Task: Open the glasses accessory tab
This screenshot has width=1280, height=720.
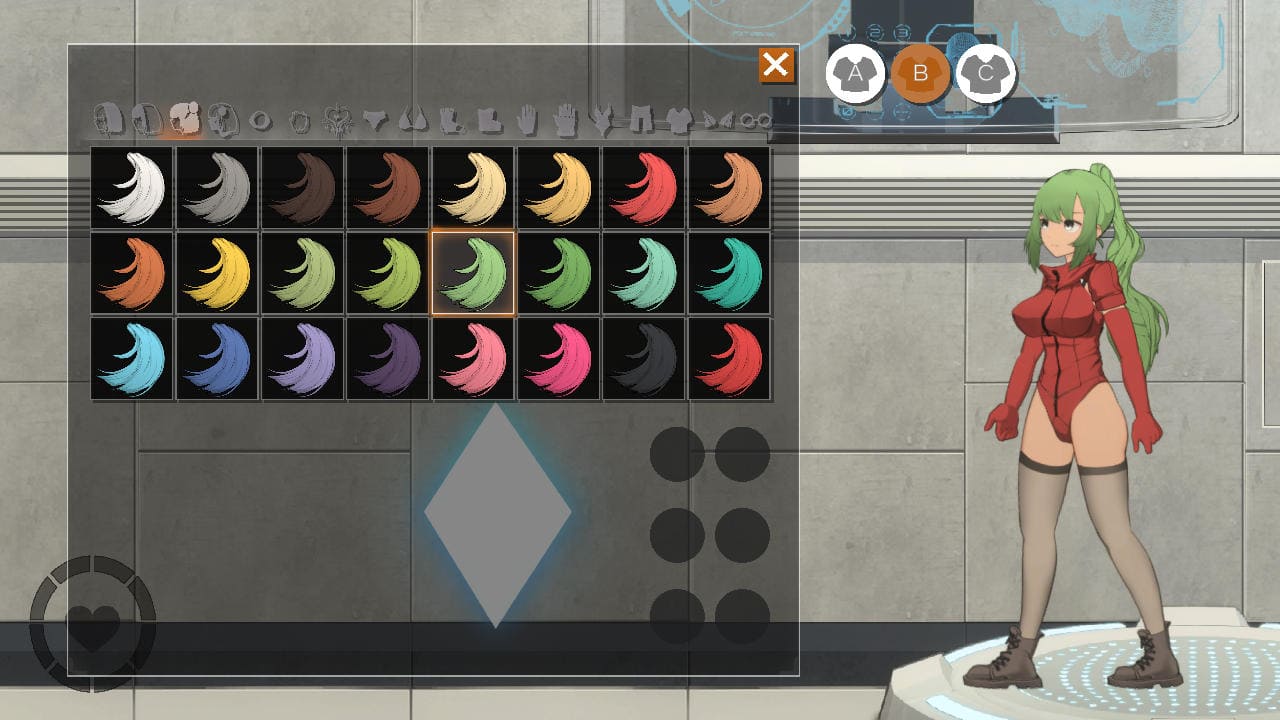Action: 757,121
